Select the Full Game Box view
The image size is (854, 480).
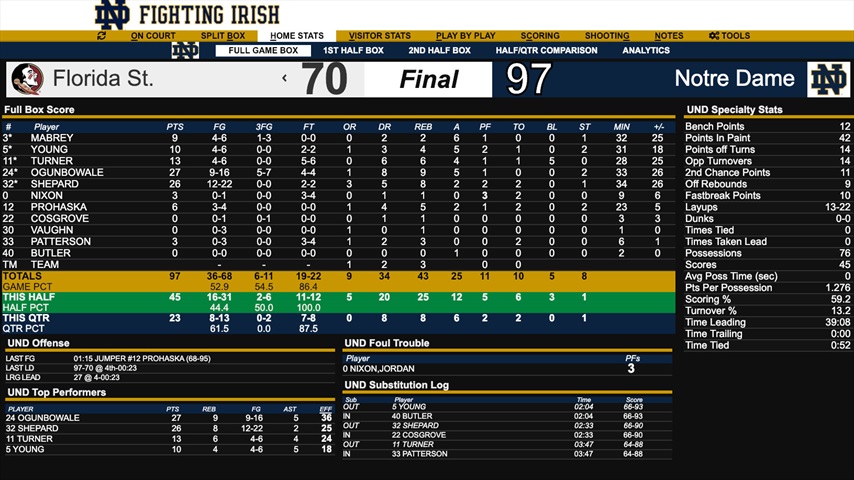pos(263,51)
